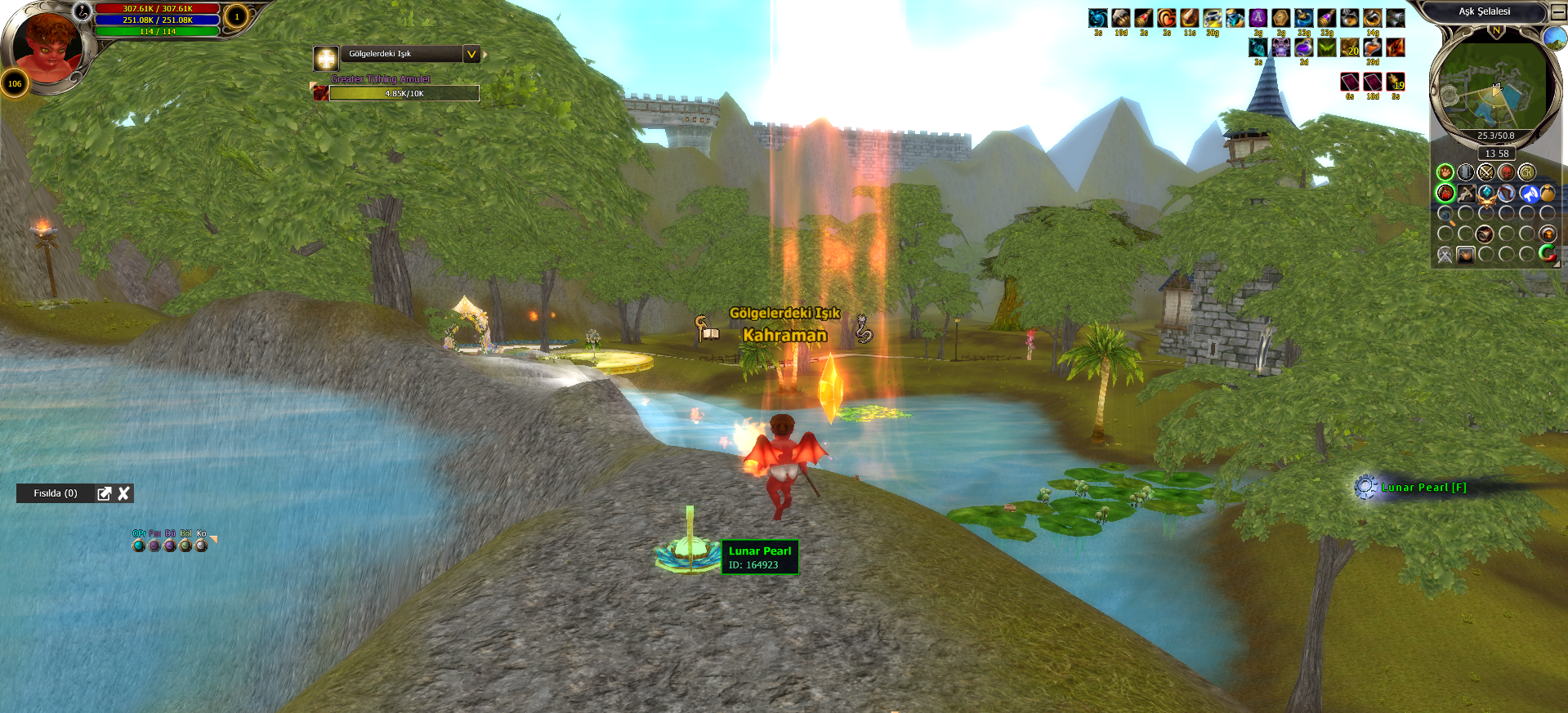Open the world map globe icon
Viewport: 1568px width, 713px height.
[1554, 38]
